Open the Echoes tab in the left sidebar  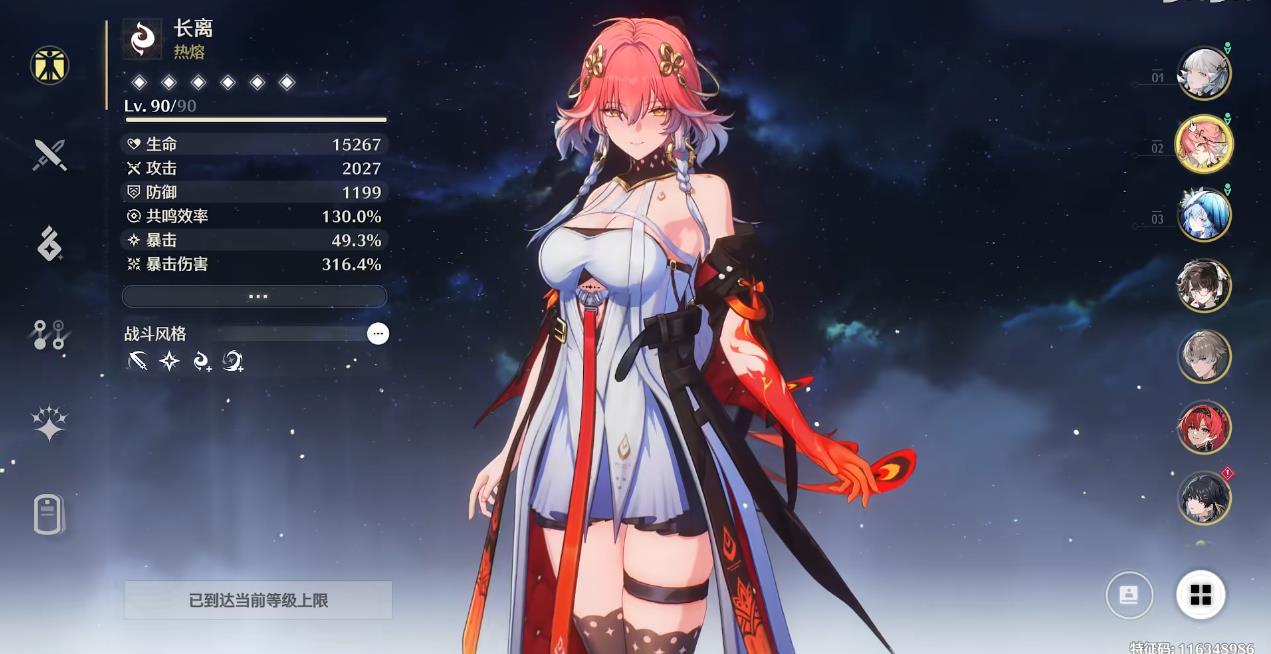(x=49, y=243)
